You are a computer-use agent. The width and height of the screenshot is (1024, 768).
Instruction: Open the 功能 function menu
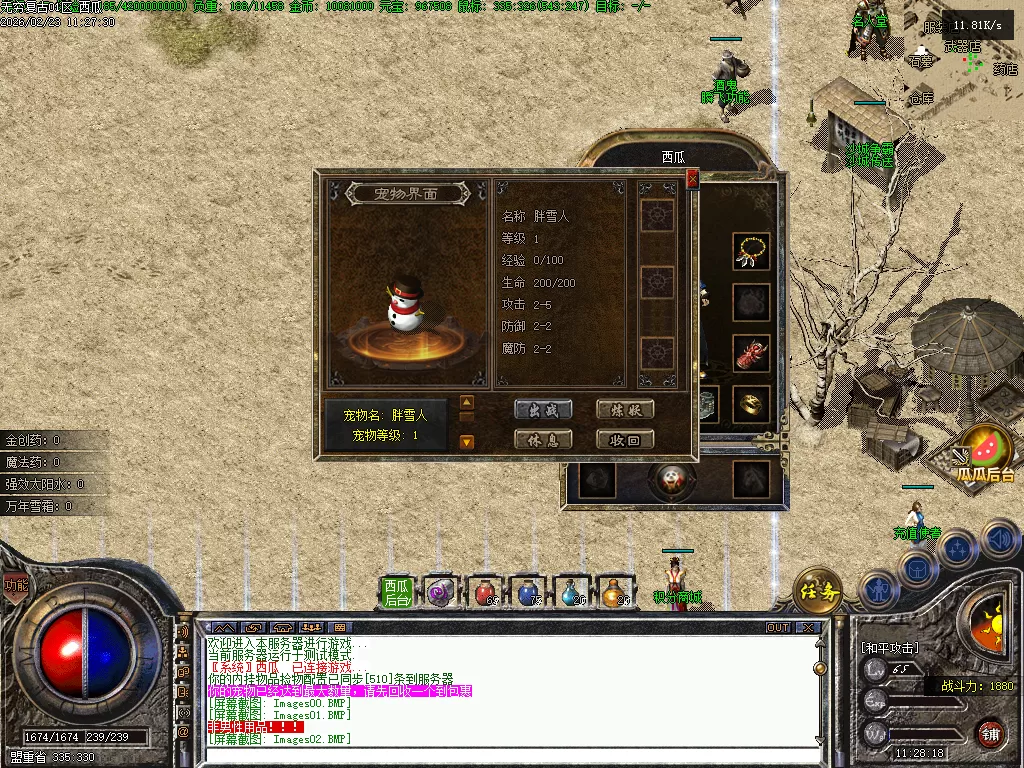[15, 585]
